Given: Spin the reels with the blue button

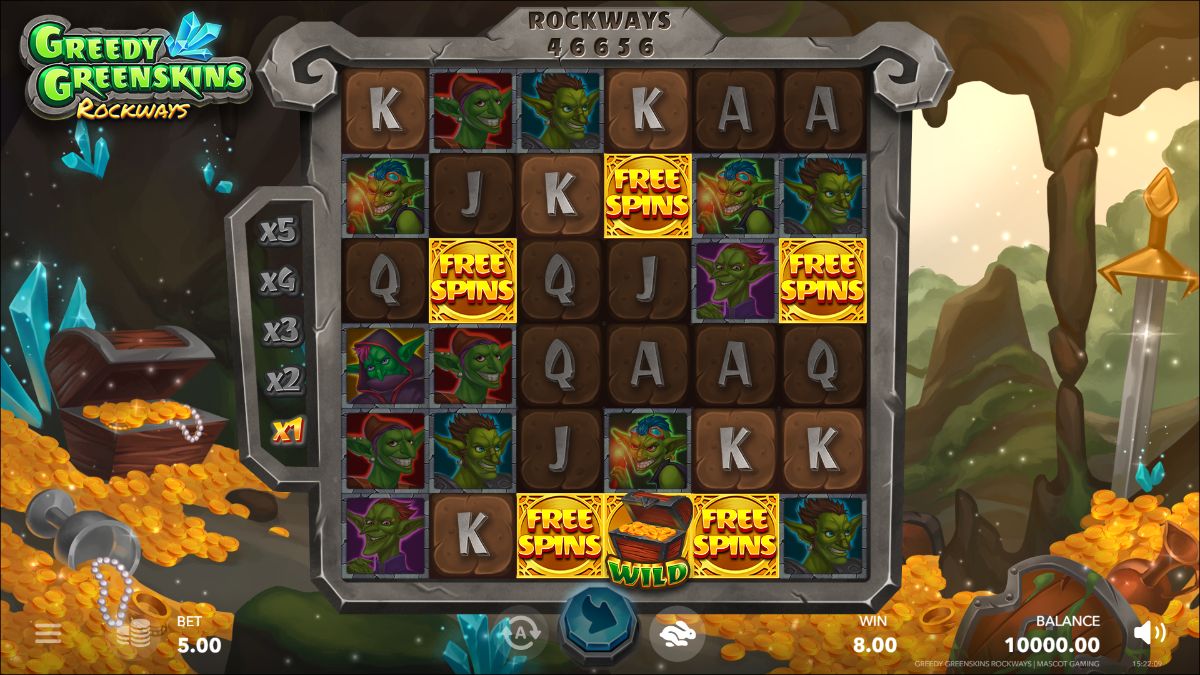Looking at the screenshot, I should point(599,628).
